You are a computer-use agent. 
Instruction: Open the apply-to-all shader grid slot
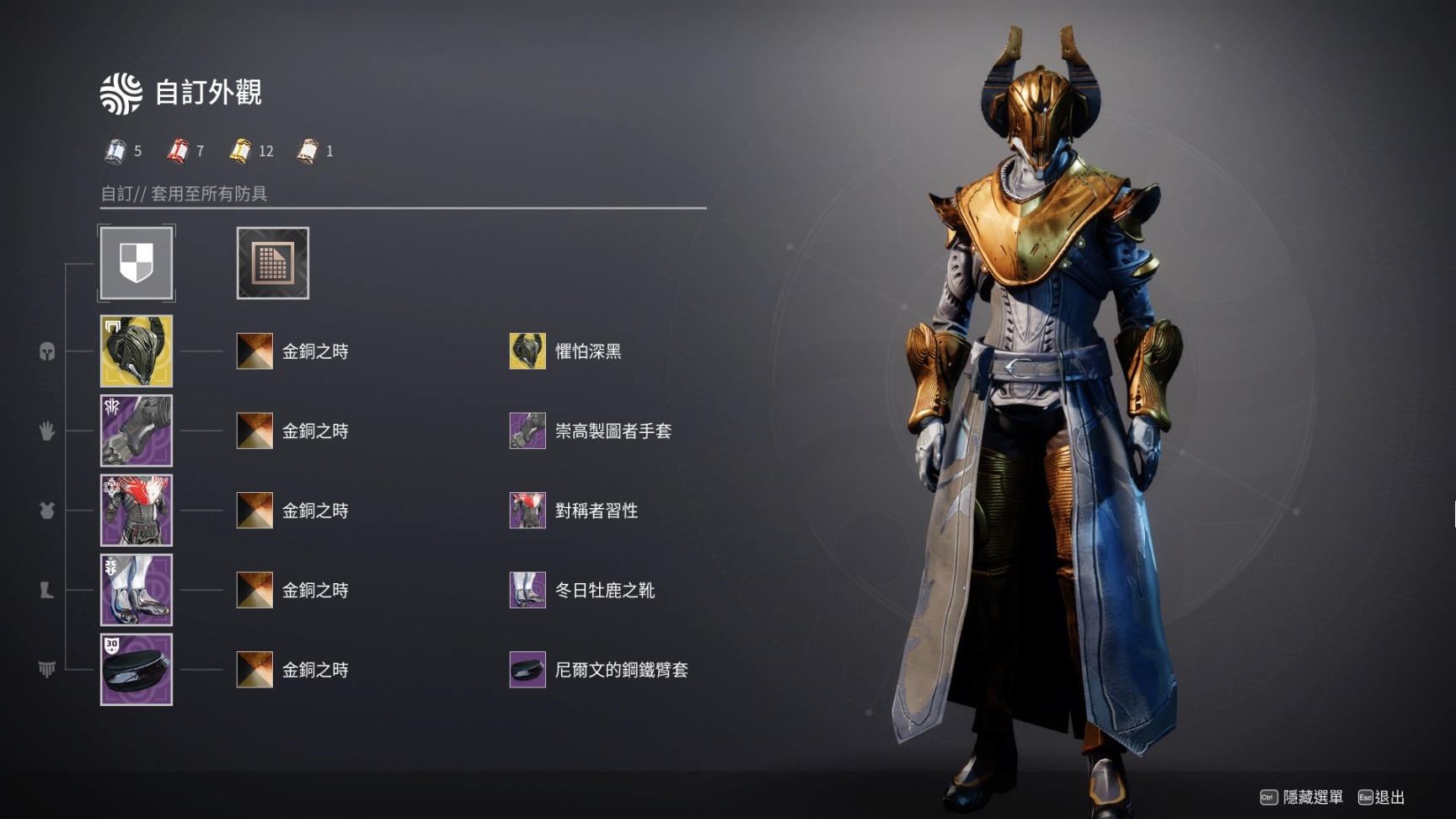click(x=272, y=263)
